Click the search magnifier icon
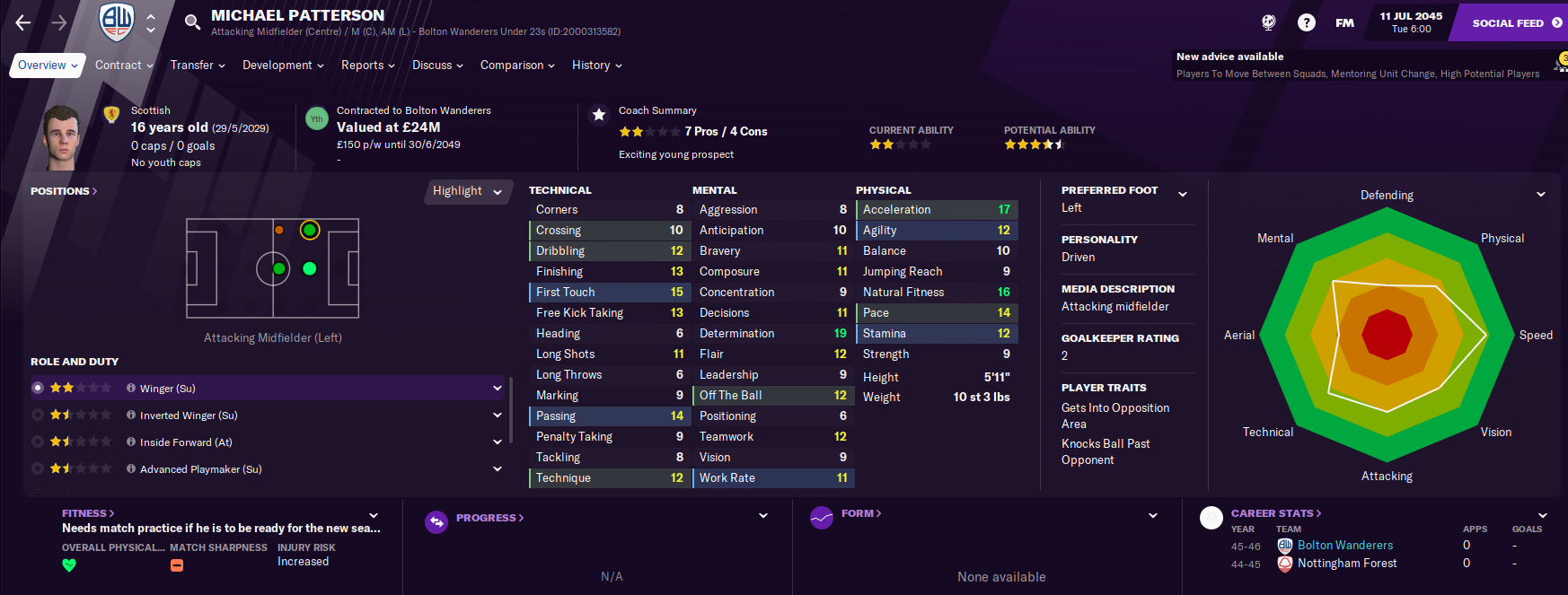This screenshot has height=595, width=1568. tap(192, 22)
